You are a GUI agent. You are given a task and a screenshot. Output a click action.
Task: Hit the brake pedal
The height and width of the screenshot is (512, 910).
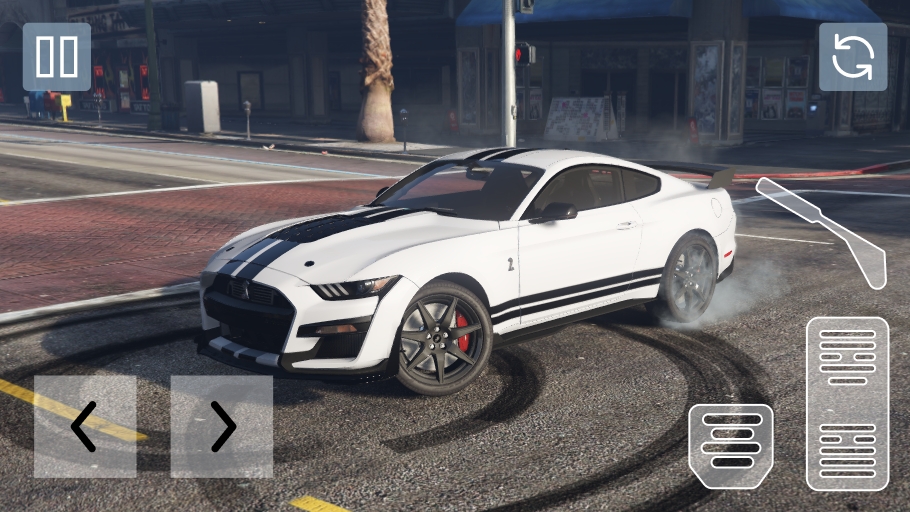point(731,446)
